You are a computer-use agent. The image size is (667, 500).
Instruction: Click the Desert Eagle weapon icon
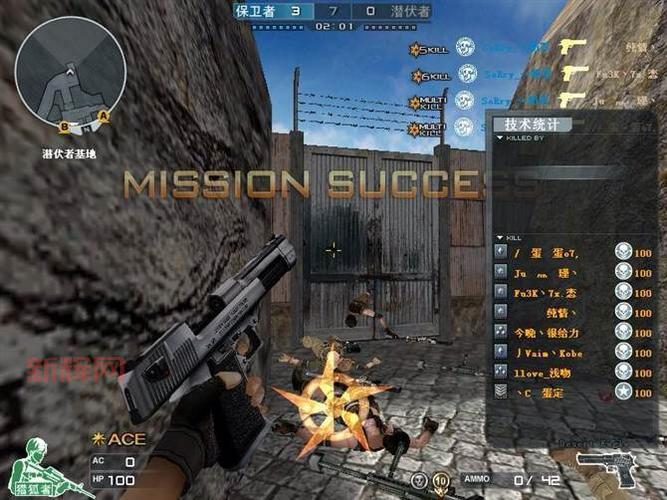click(613, 468)
